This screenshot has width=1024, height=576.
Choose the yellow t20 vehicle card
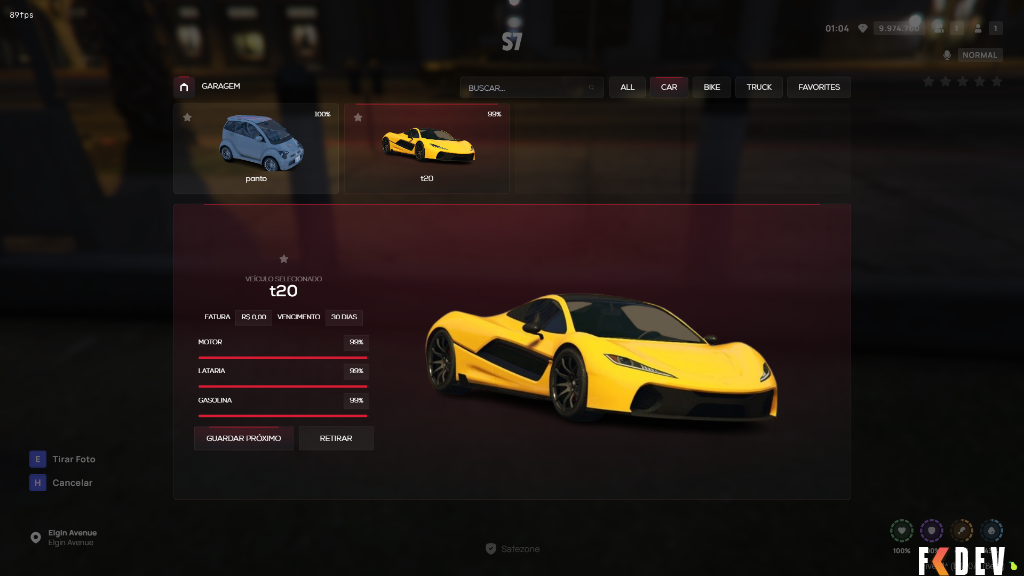coord(427,150)
